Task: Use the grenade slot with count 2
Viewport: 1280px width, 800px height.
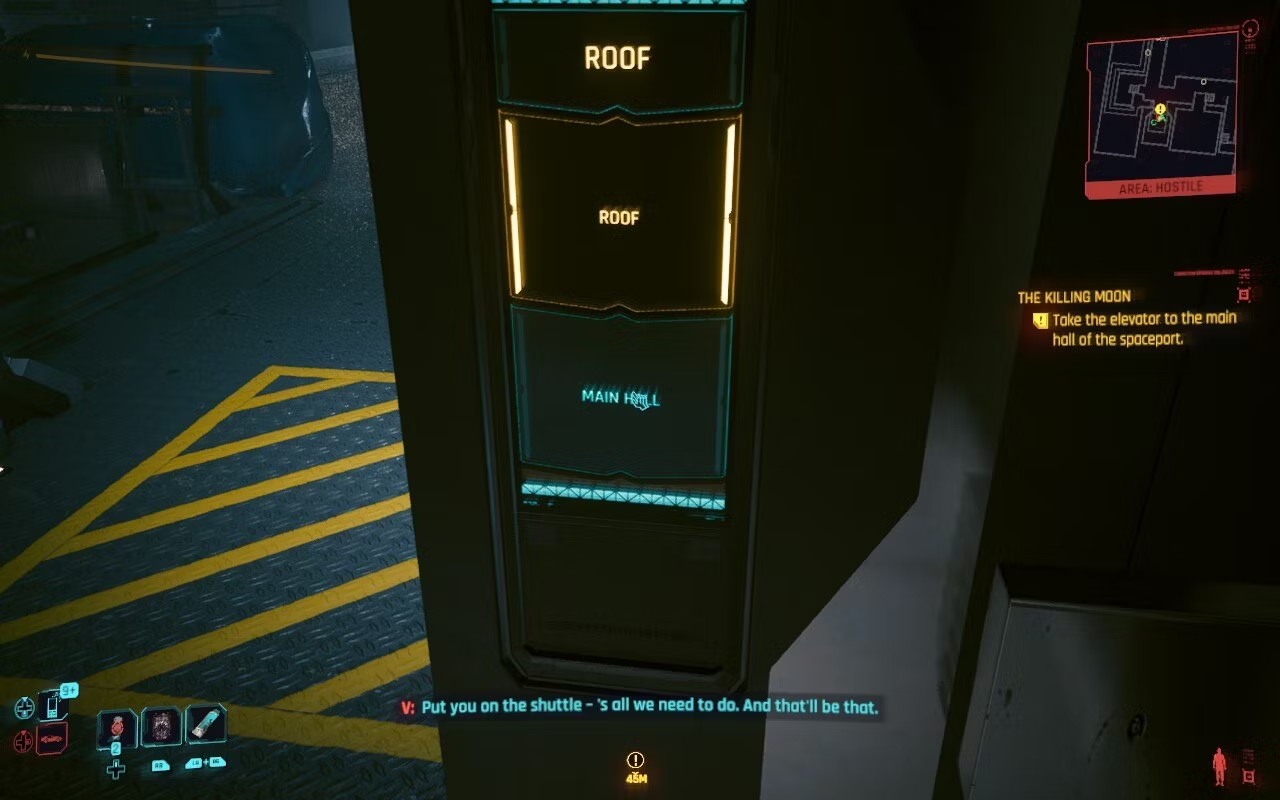Action: click(117, 728)
